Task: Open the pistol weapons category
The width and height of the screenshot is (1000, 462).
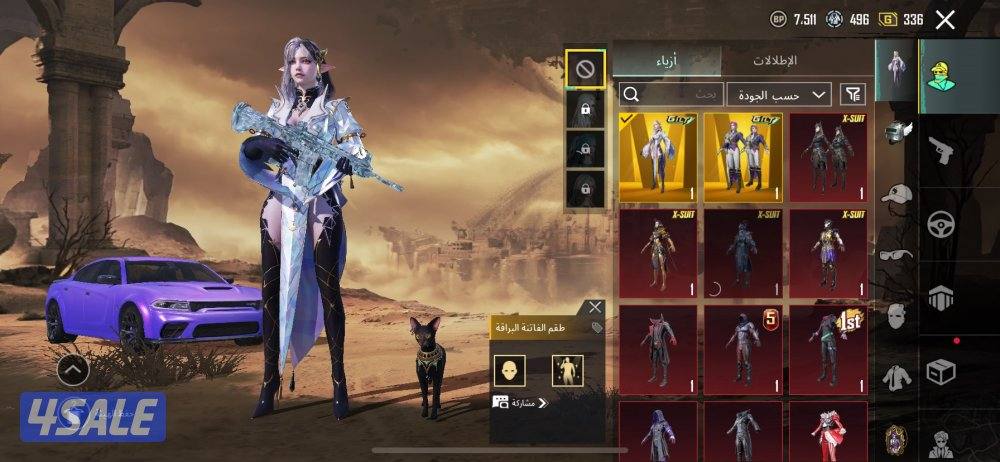Action: (941, 151)
